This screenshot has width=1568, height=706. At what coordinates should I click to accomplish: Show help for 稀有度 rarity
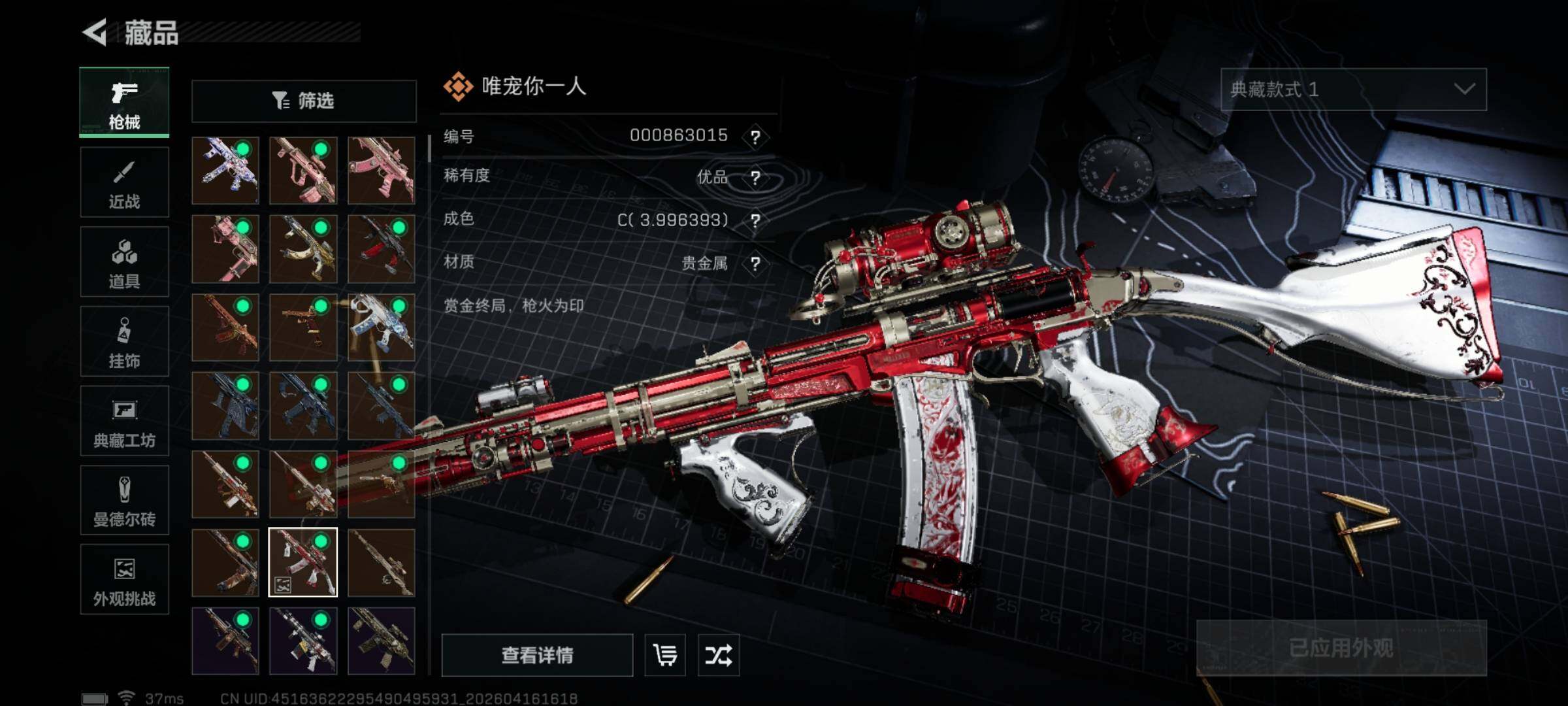(x=755, y=178)
